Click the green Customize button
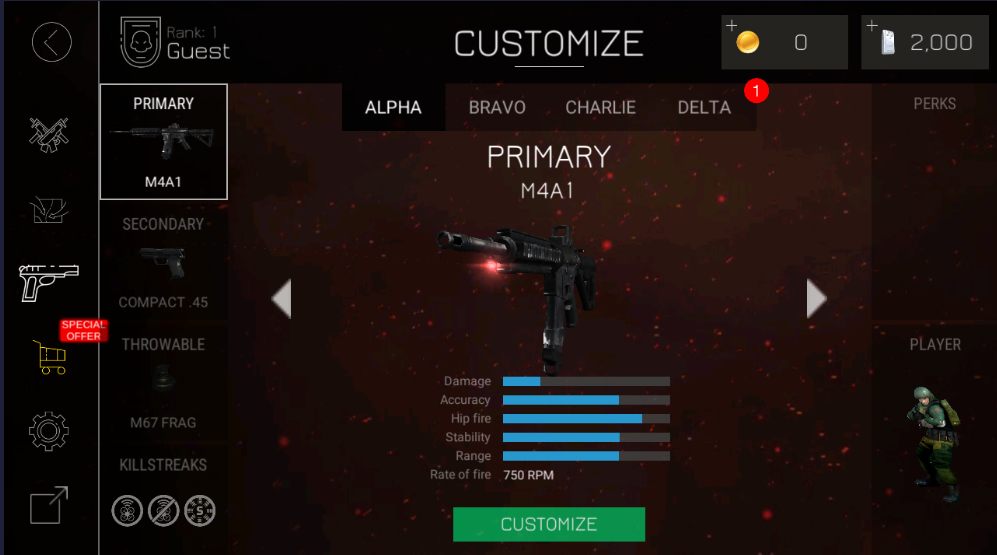 [x=549, y=524]
